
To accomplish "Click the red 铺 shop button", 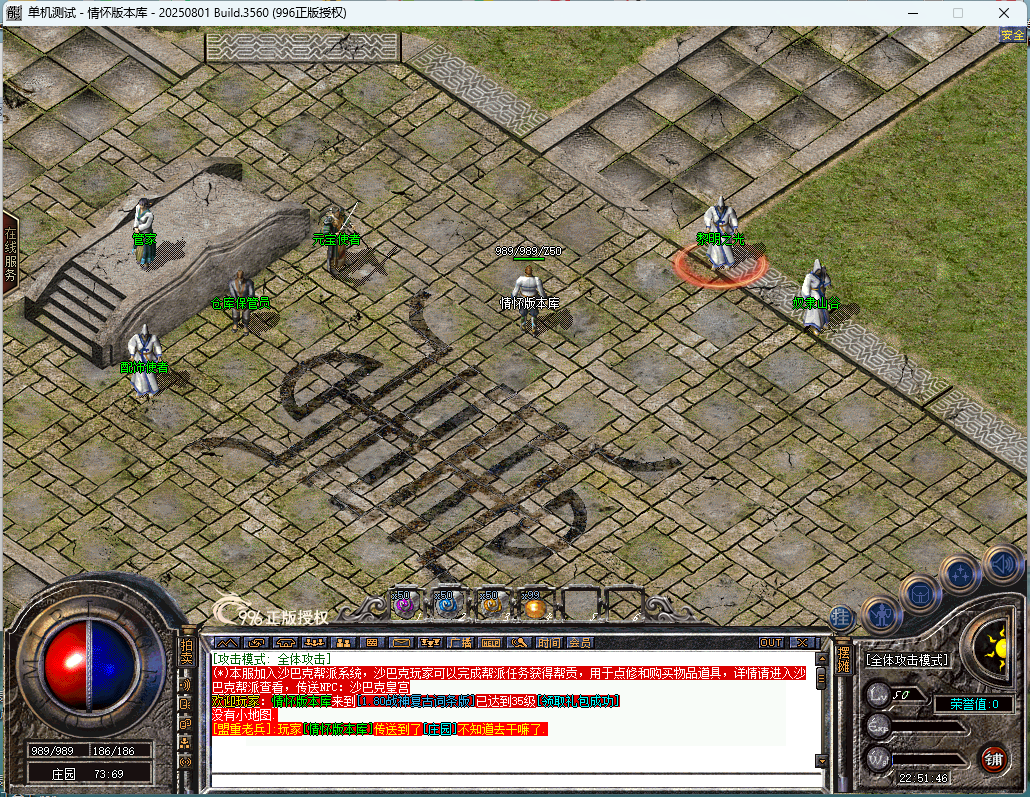I will pos(993,758).
